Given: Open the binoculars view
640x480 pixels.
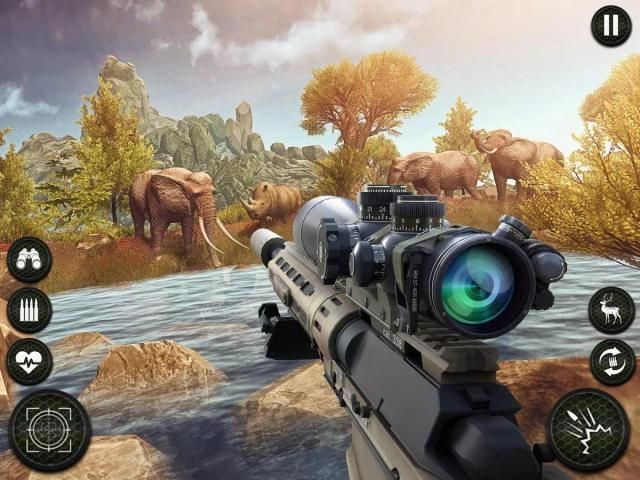Looking at the screenshot, I should point(29,261).
